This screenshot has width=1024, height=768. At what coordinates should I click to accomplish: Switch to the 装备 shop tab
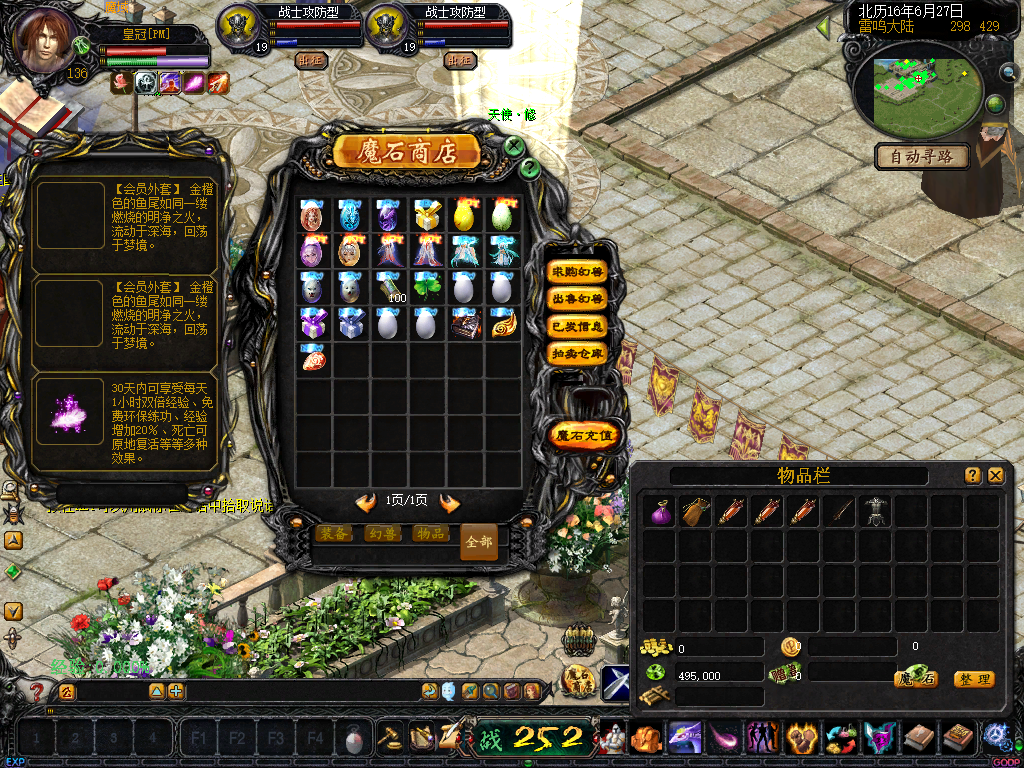335,534
